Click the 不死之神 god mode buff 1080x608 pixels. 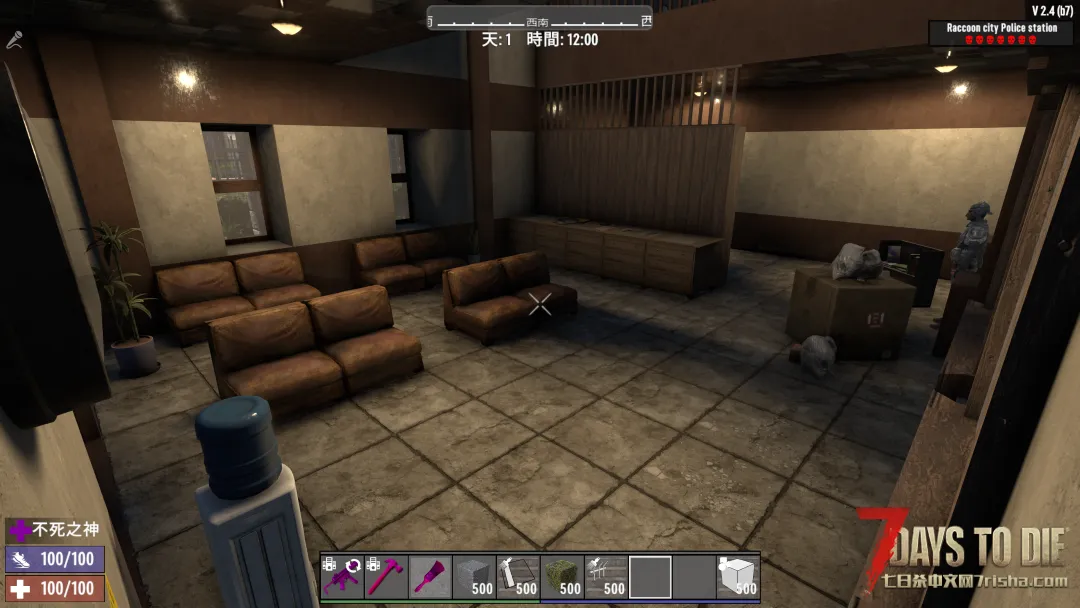click(x=55, y=530)
